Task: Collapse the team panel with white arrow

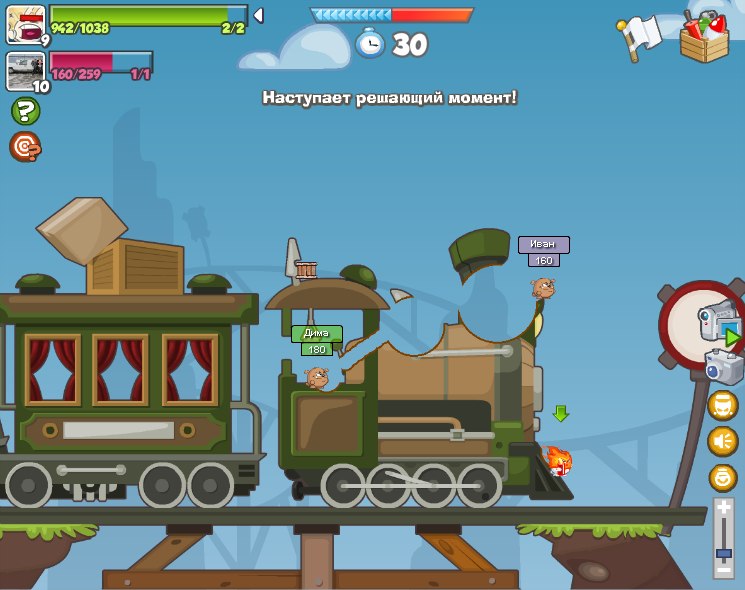Action: pos(258,15)
